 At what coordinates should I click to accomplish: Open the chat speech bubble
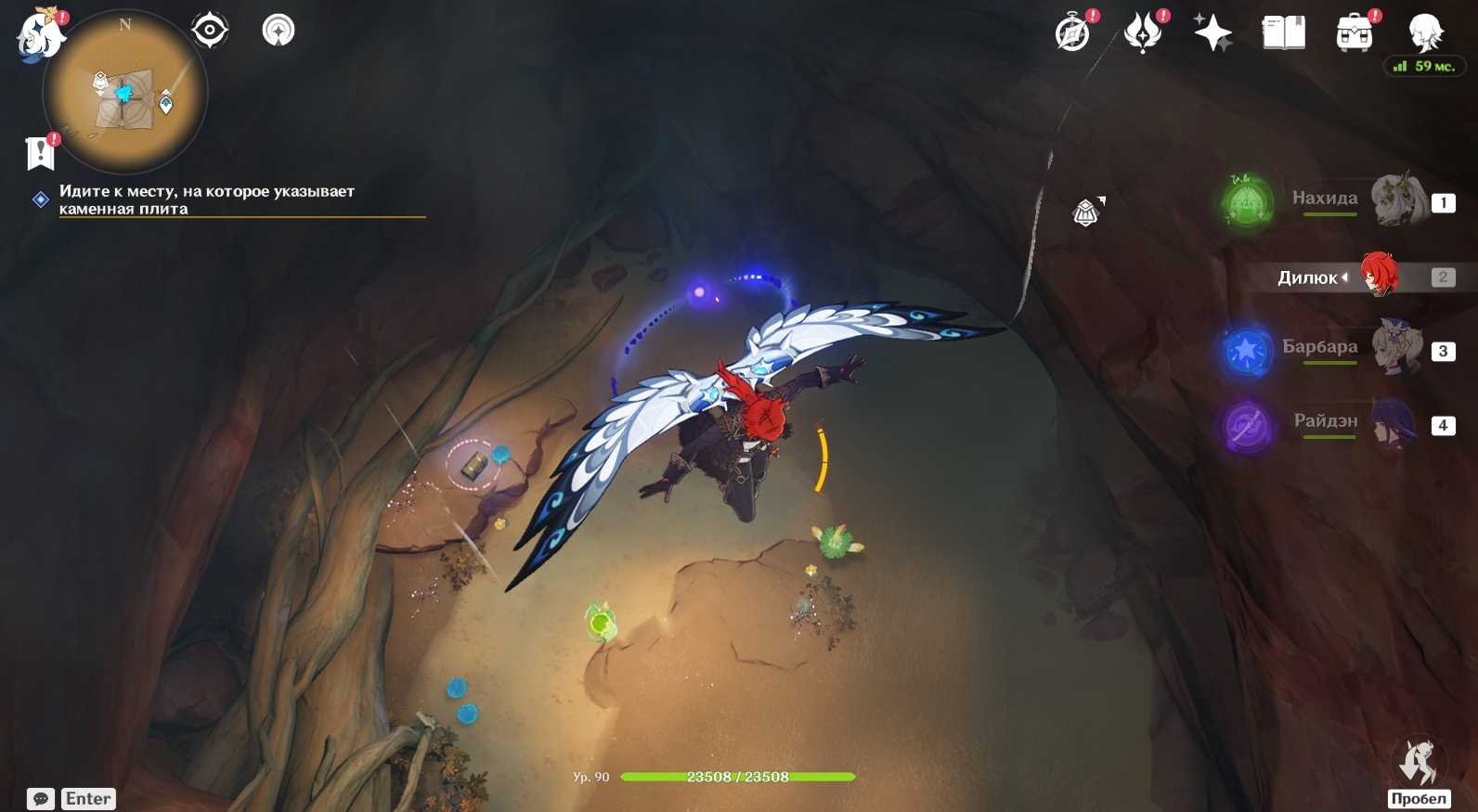[41, 798]
